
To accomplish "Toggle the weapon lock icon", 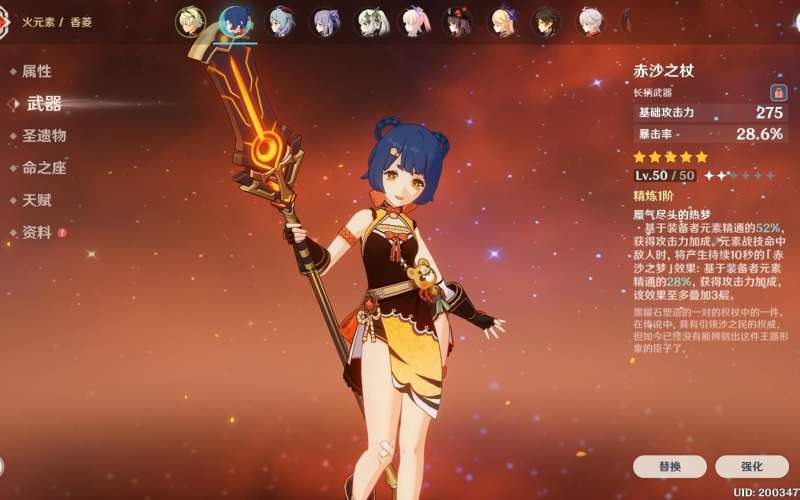I will coord(778,92).
